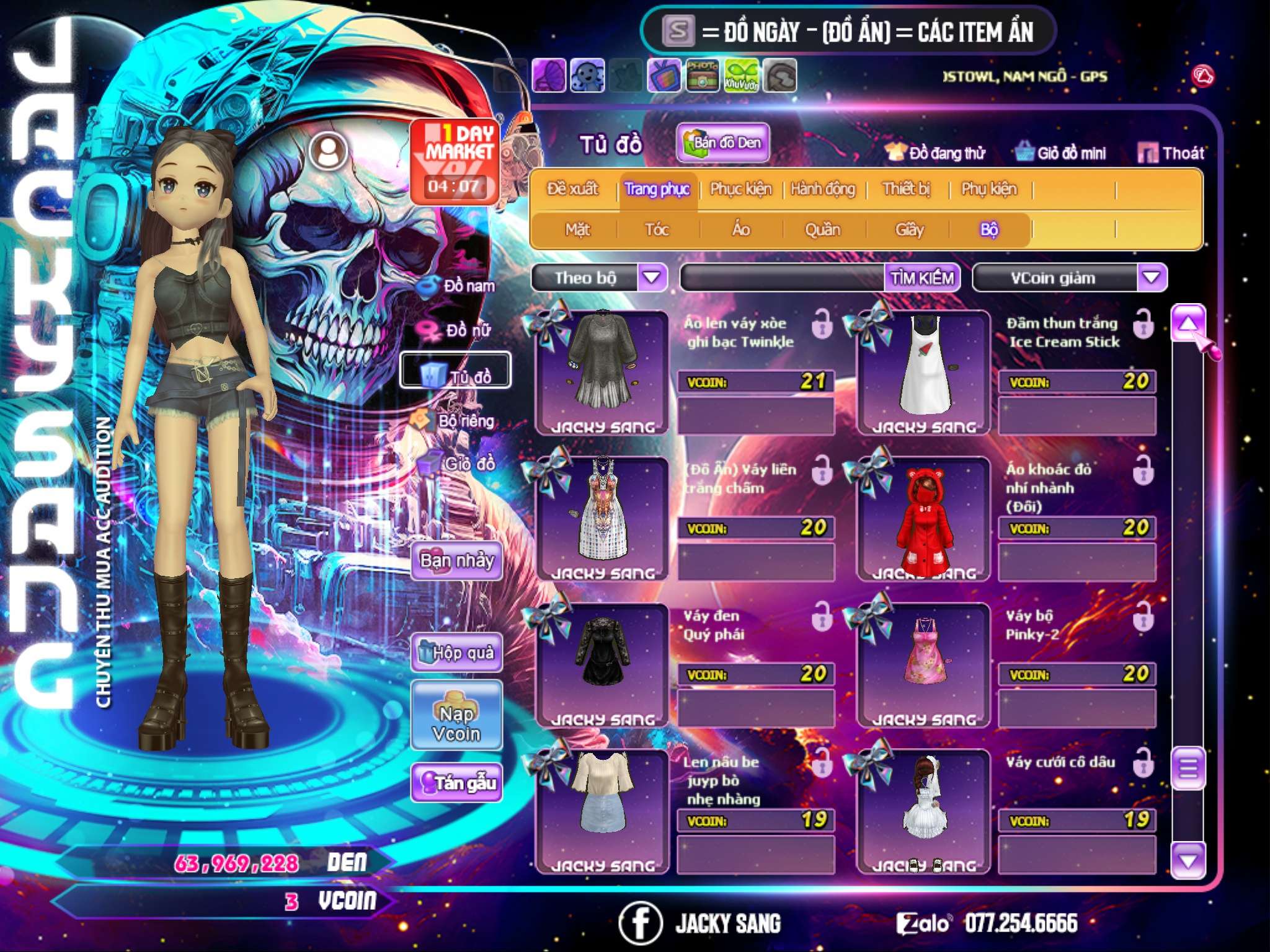The height and width of the screenshot is (952, 1270).
Task: Open the Bán đồ Den shop button
Action: tap(723, 143)
